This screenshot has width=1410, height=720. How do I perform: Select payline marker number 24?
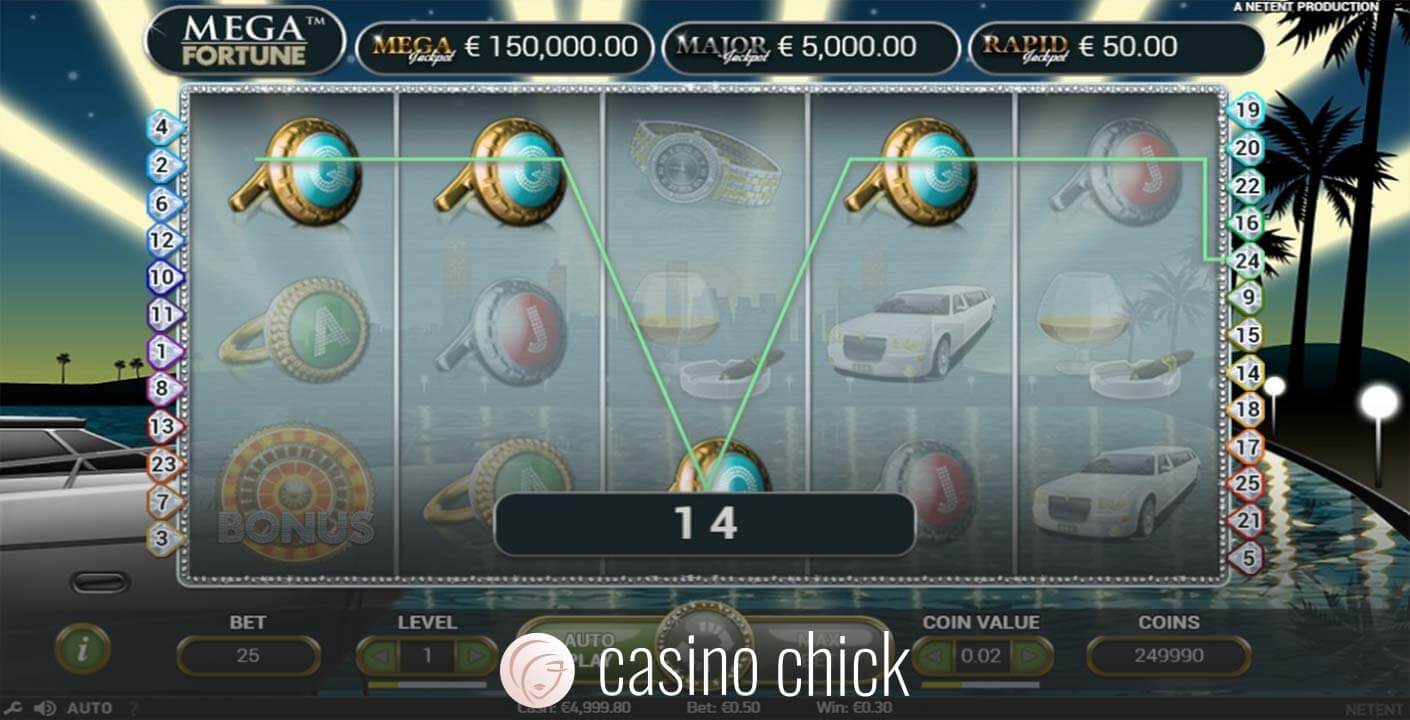pyautogui.click(x=1247, y=260)
